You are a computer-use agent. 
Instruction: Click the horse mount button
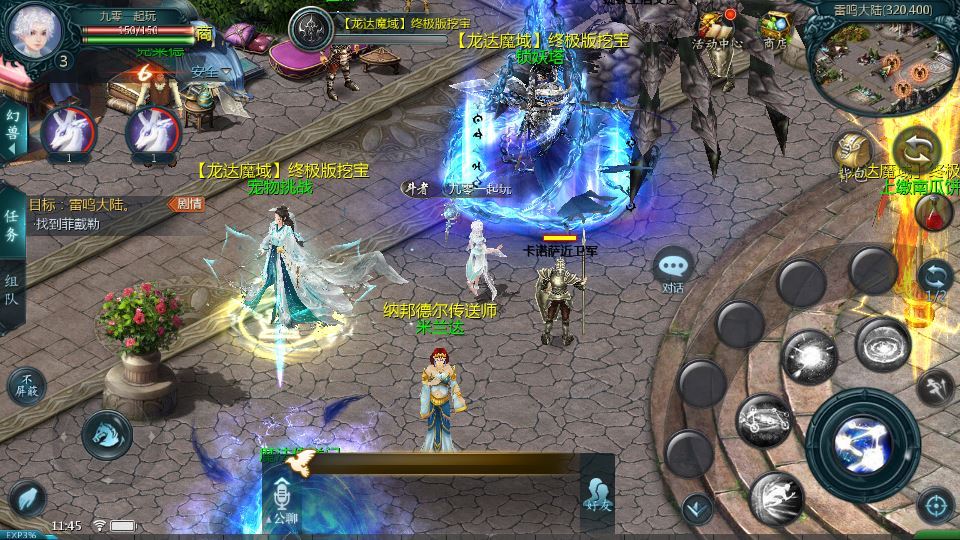(x=107, y=434)
